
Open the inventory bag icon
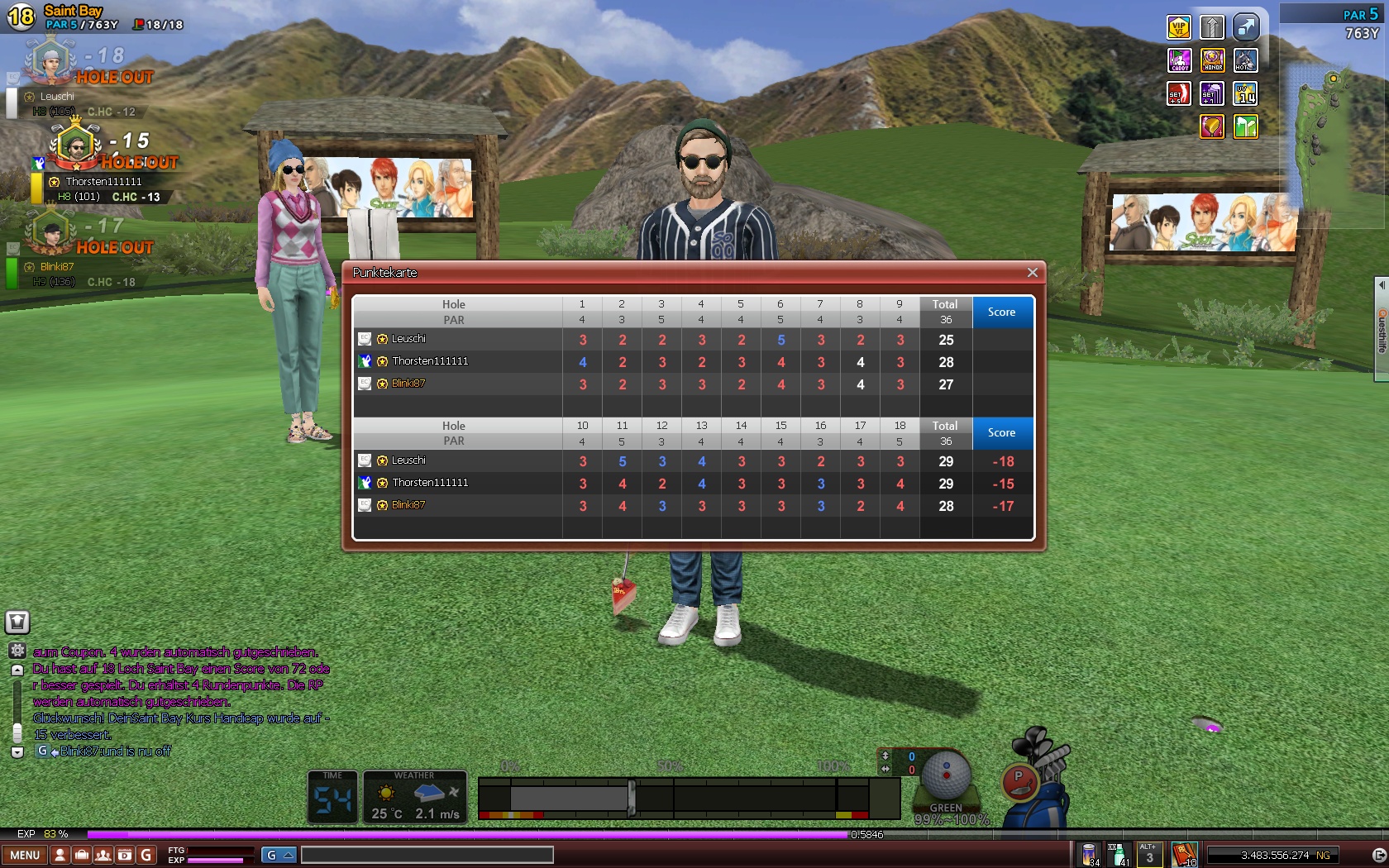pyautogui.click(x=82, y=856)
